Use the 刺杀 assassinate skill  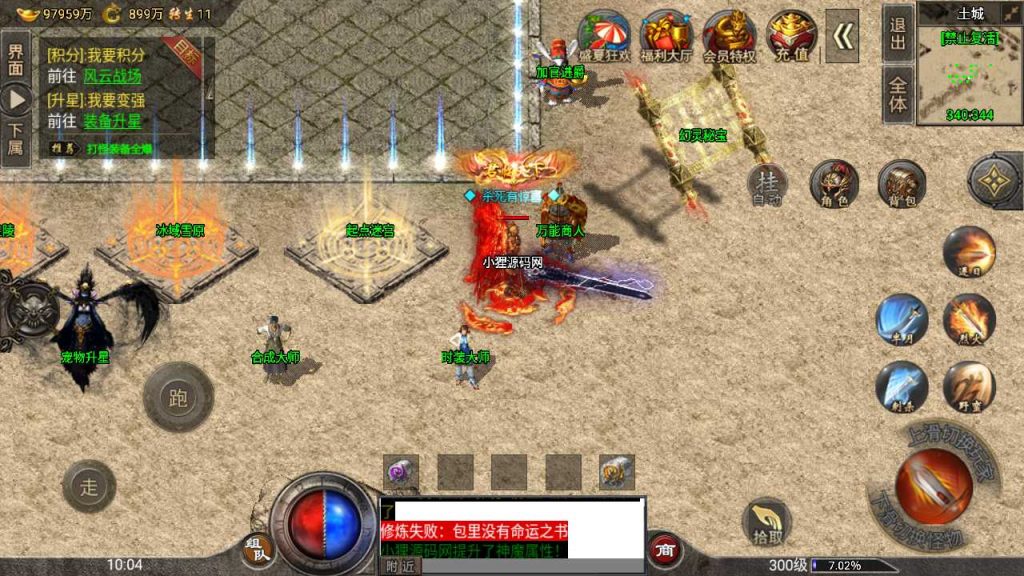click(901, 387)
